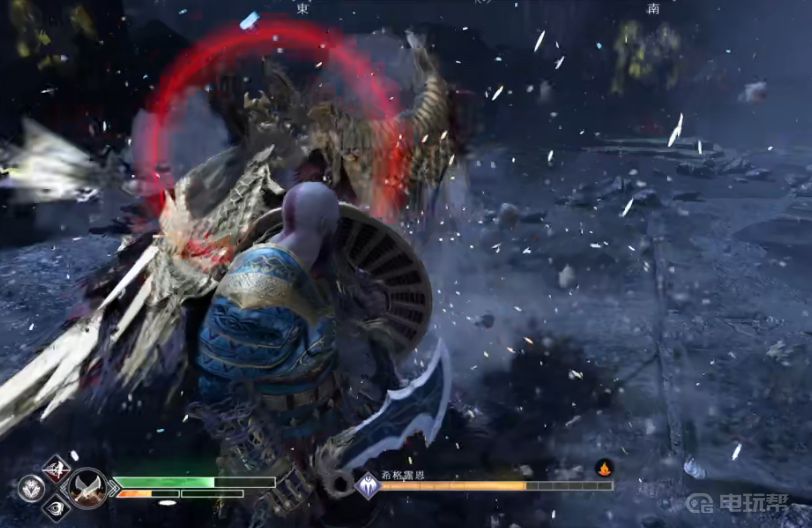Click the 南 (south) compass marker

(x=653, y=8)
